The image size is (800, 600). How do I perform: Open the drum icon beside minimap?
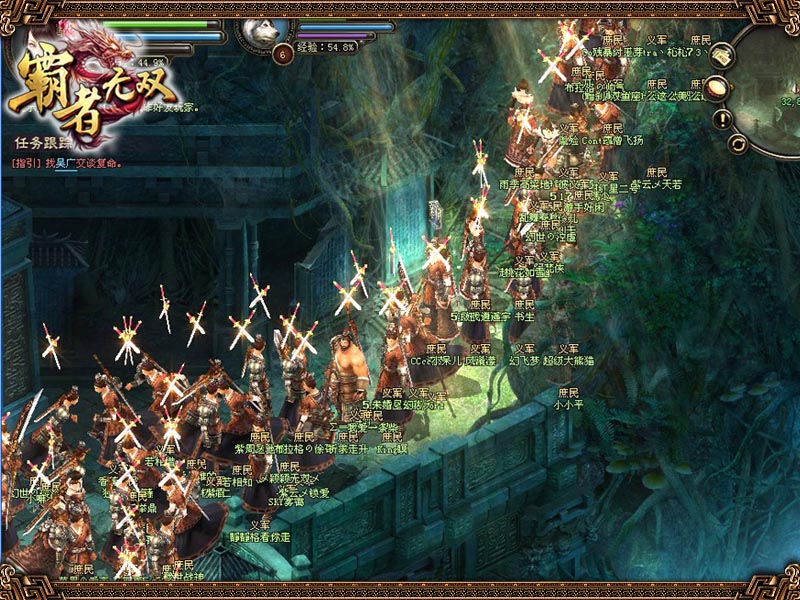[715, 88]
